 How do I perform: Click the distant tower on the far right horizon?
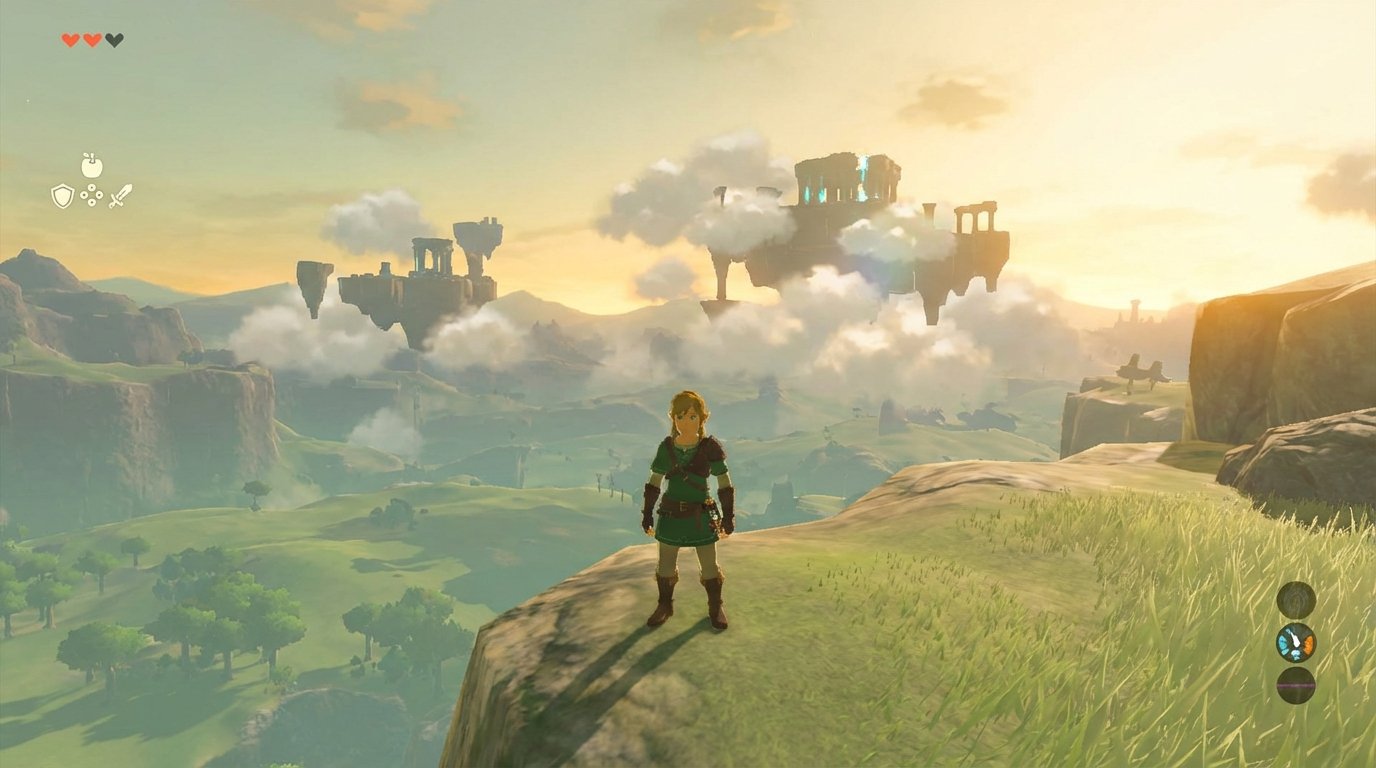click(x=1137, y=307)
